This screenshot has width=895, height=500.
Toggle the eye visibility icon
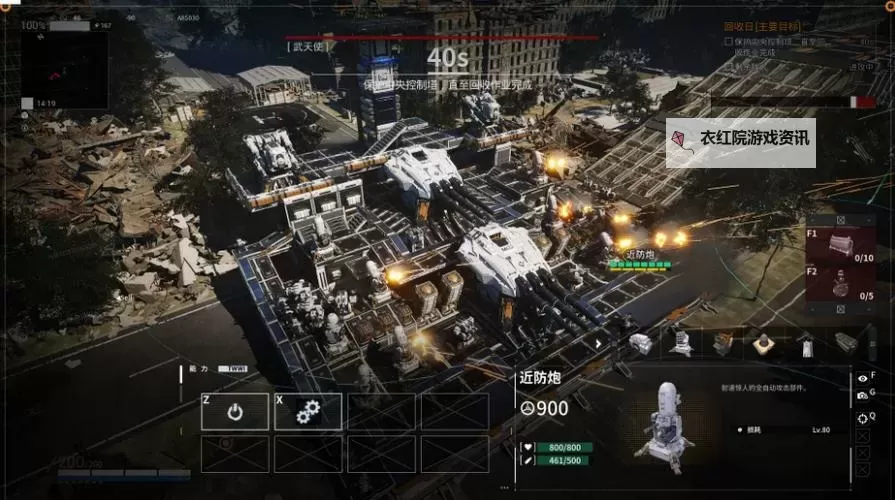(x=862, y=378)
